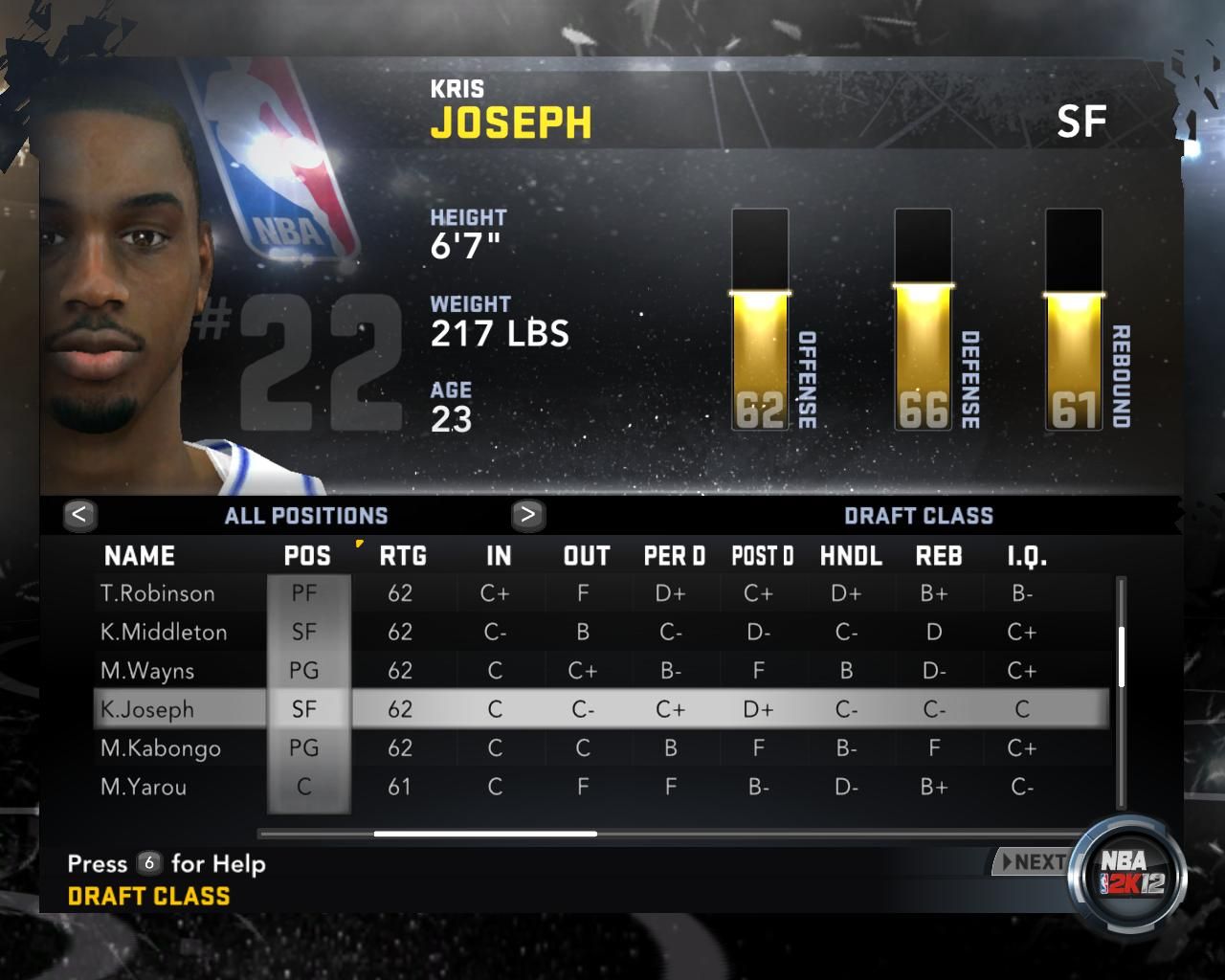The height and width of the screenshot is (980, 1225).
Task: Advance to the next position filter
Action: tap(527, 515)
